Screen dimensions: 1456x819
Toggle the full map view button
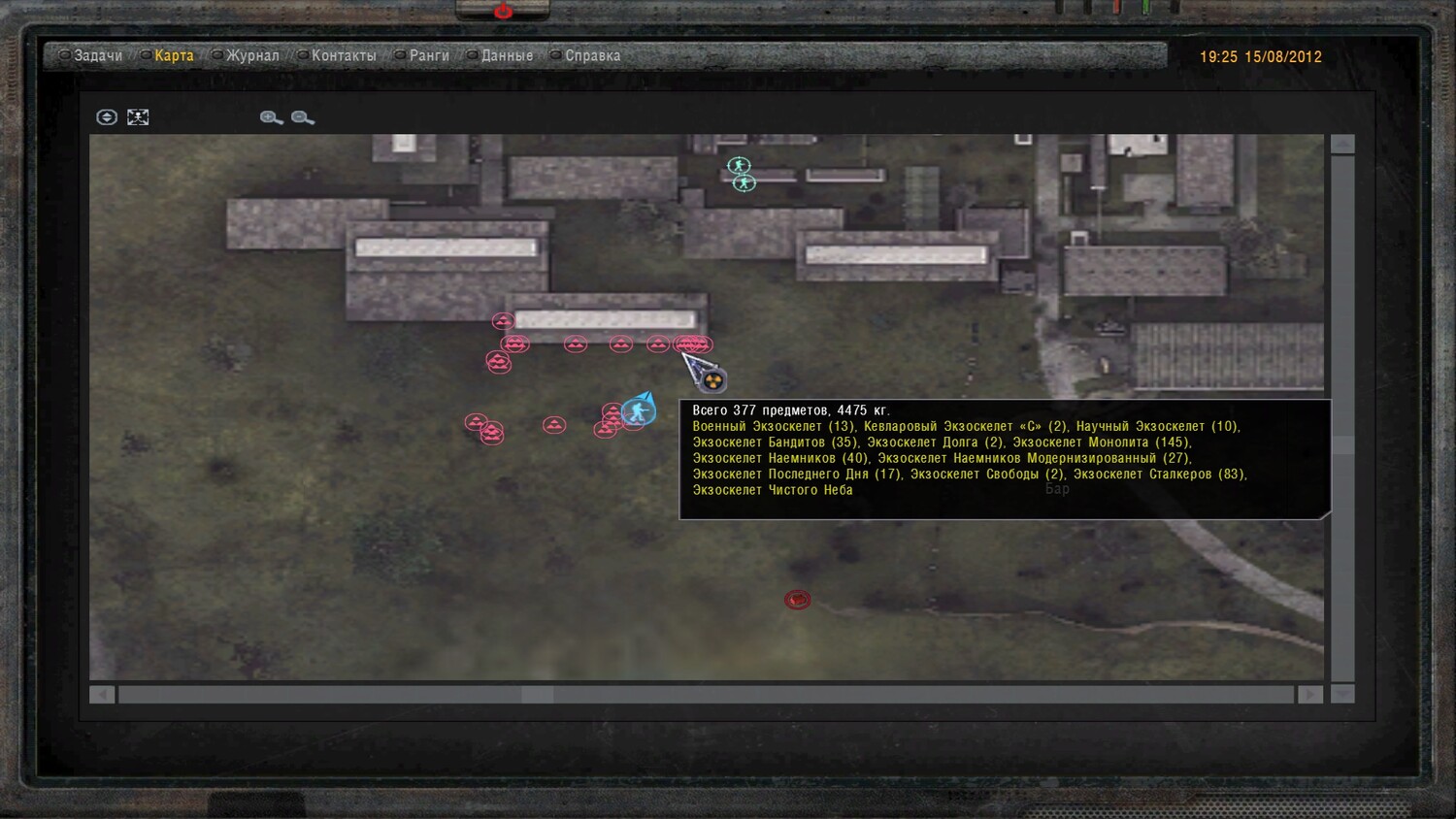point(138,117)
